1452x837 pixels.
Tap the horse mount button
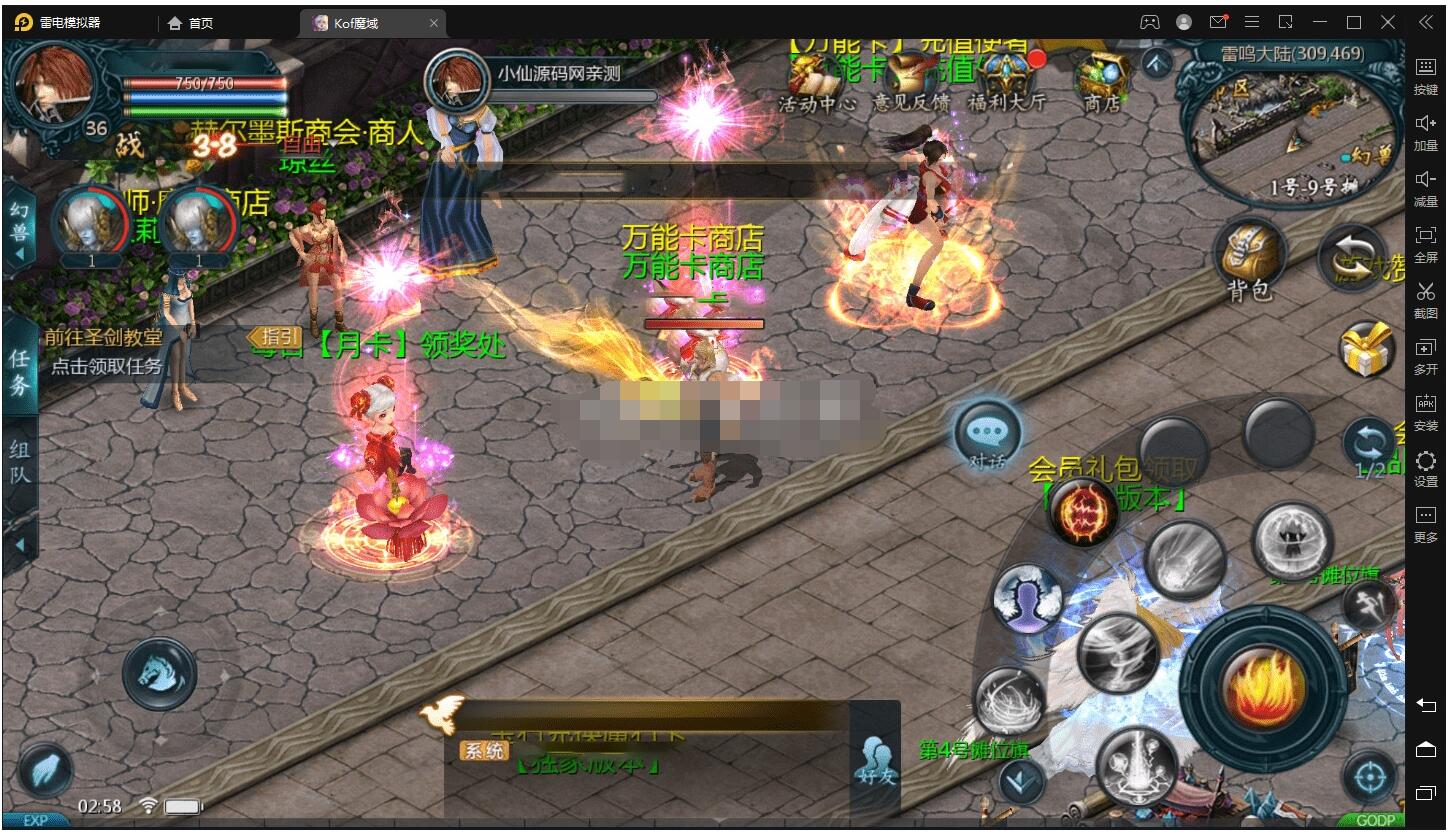coord(160,673)
